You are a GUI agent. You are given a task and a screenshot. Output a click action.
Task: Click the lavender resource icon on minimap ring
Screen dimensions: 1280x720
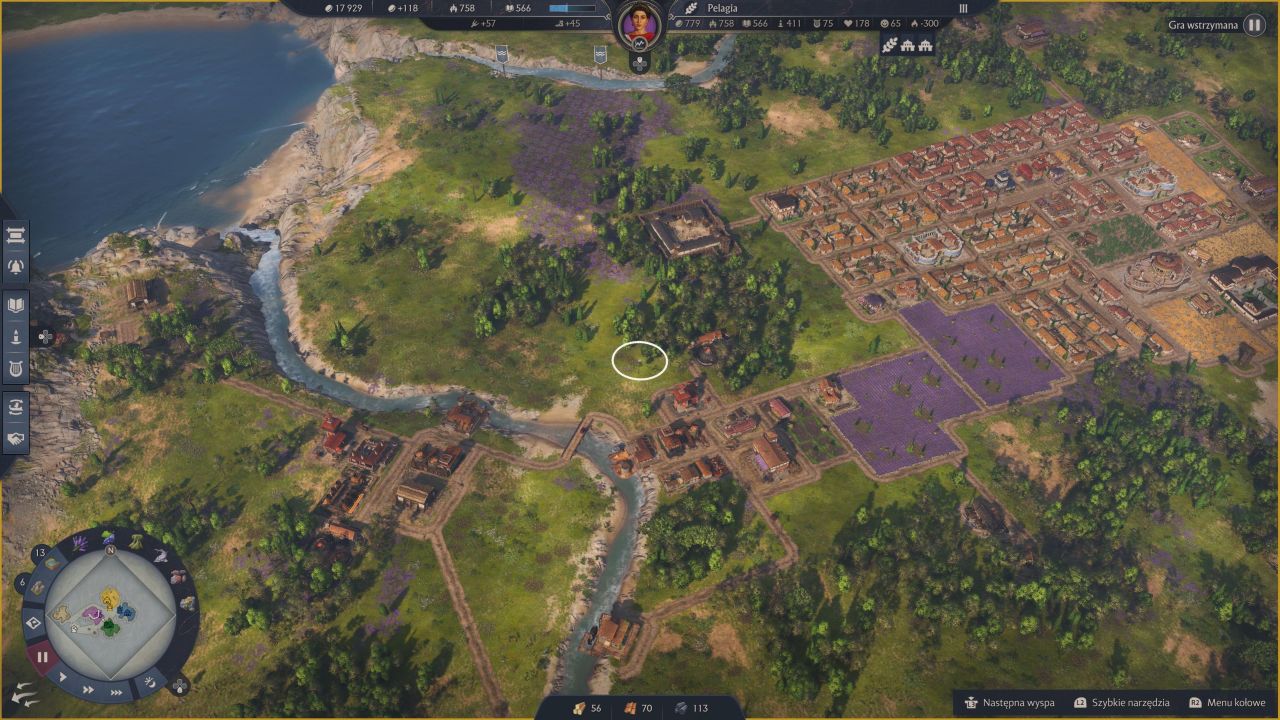[x=81, y=541]
